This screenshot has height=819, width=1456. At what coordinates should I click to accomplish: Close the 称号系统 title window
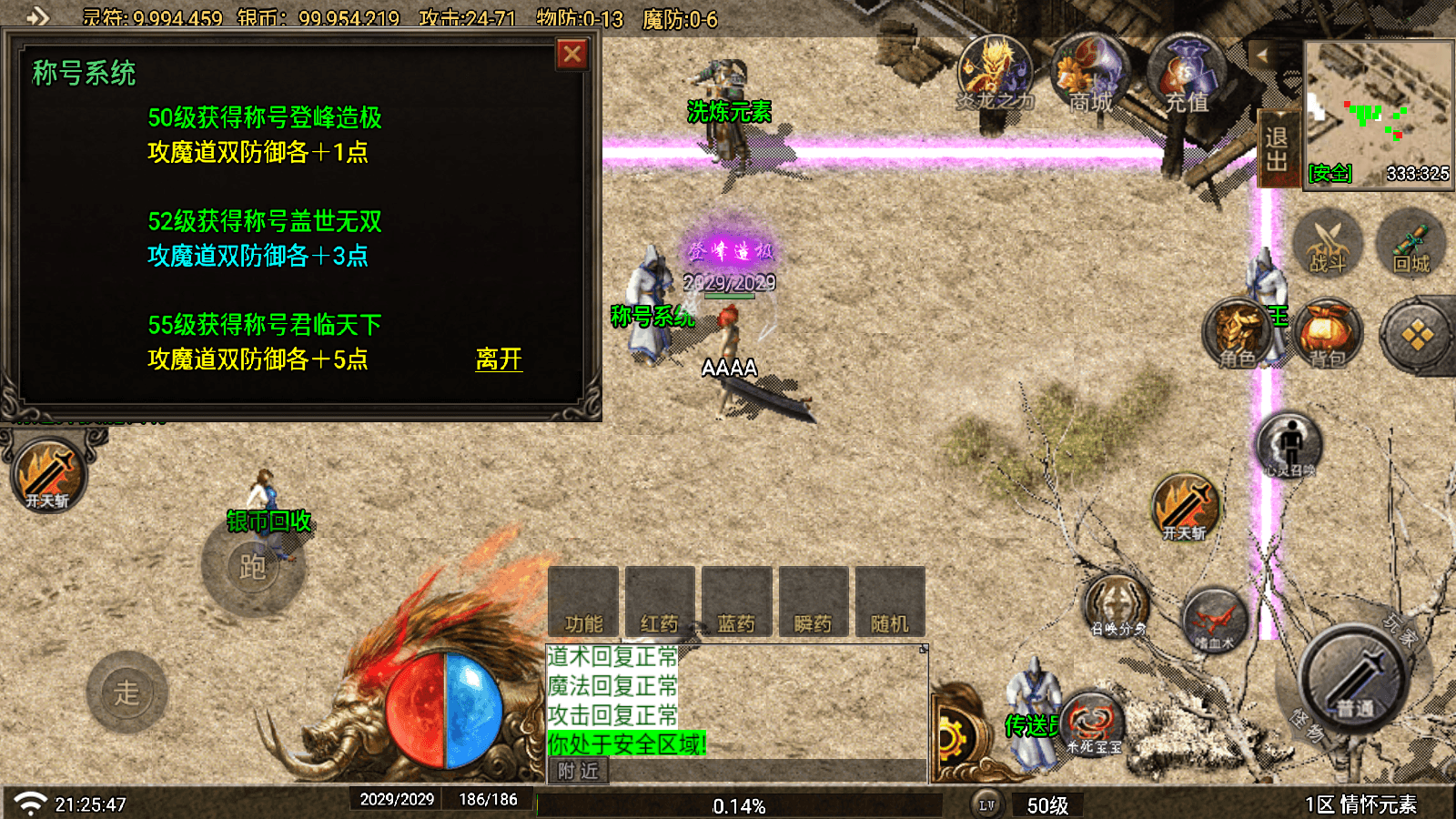572,55
